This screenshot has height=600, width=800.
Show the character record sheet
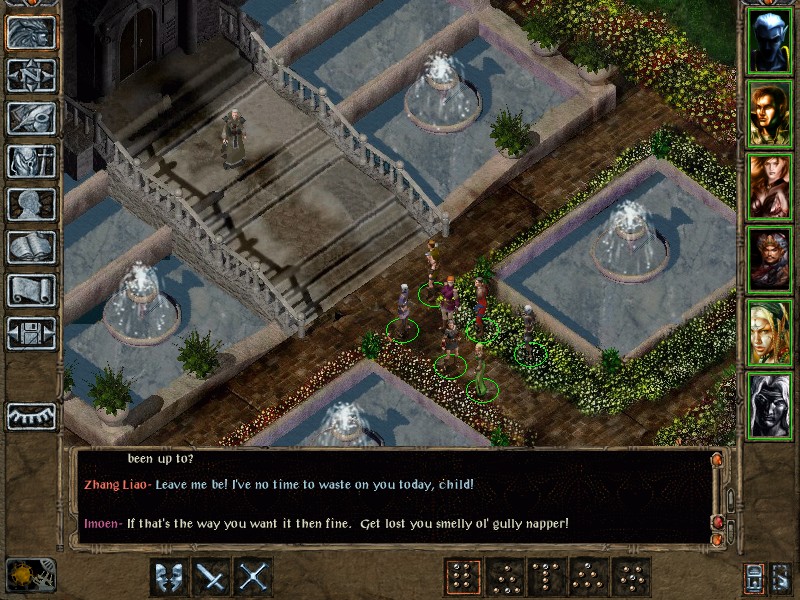pos(31,204)
